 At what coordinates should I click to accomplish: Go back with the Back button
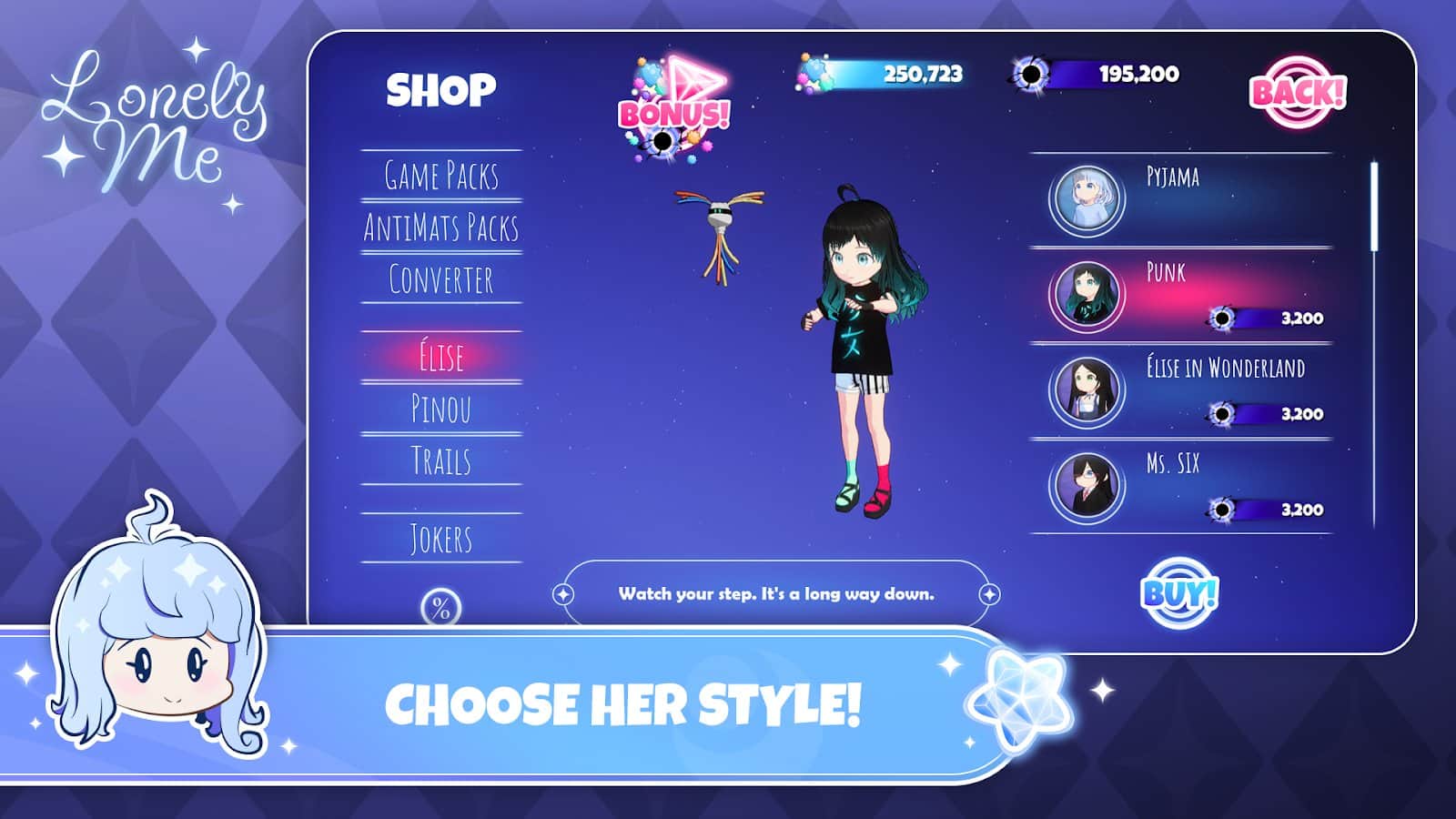click(1297, 92)
